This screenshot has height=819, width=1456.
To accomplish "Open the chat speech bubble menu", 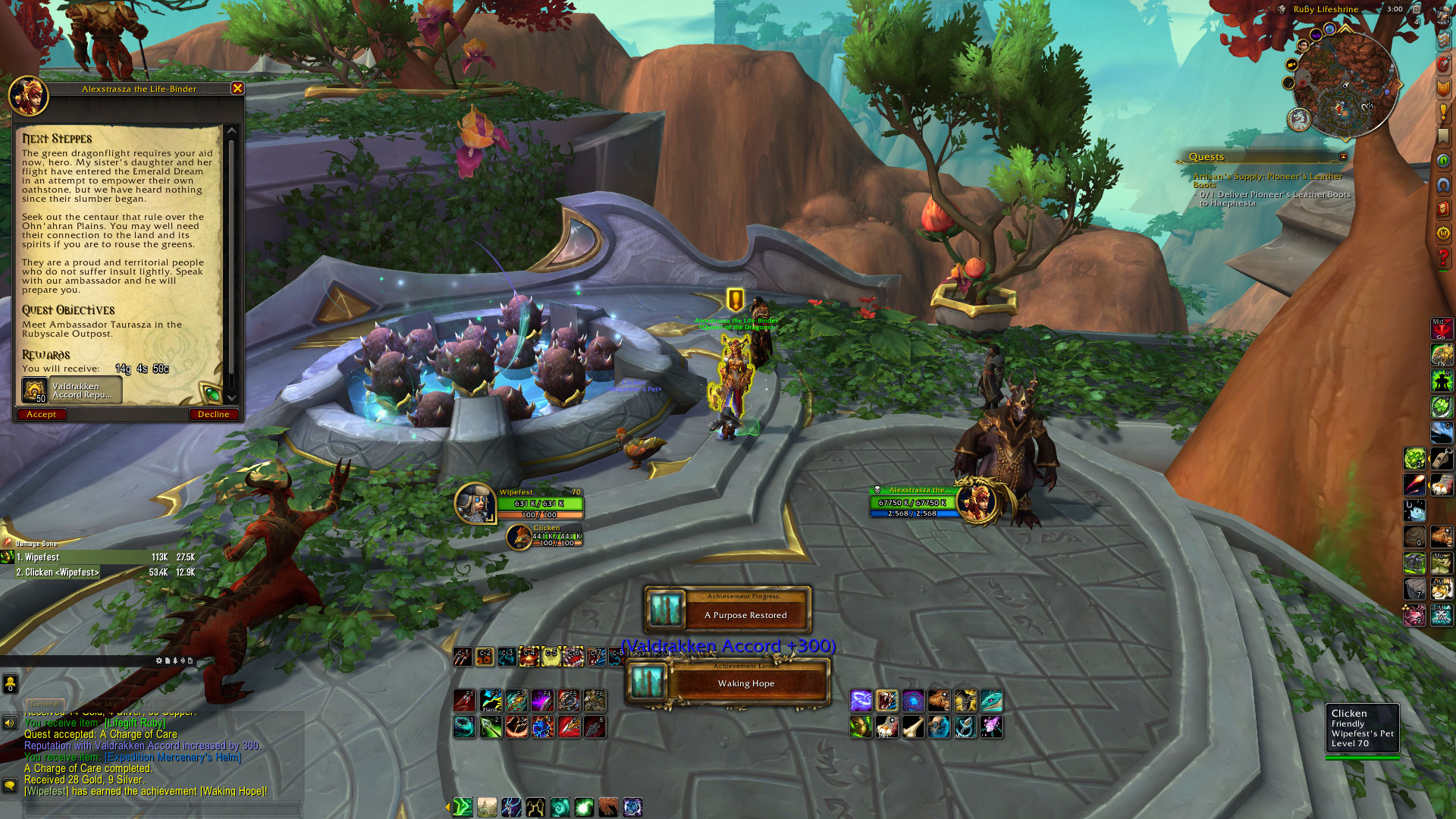I will click(10, 786).
